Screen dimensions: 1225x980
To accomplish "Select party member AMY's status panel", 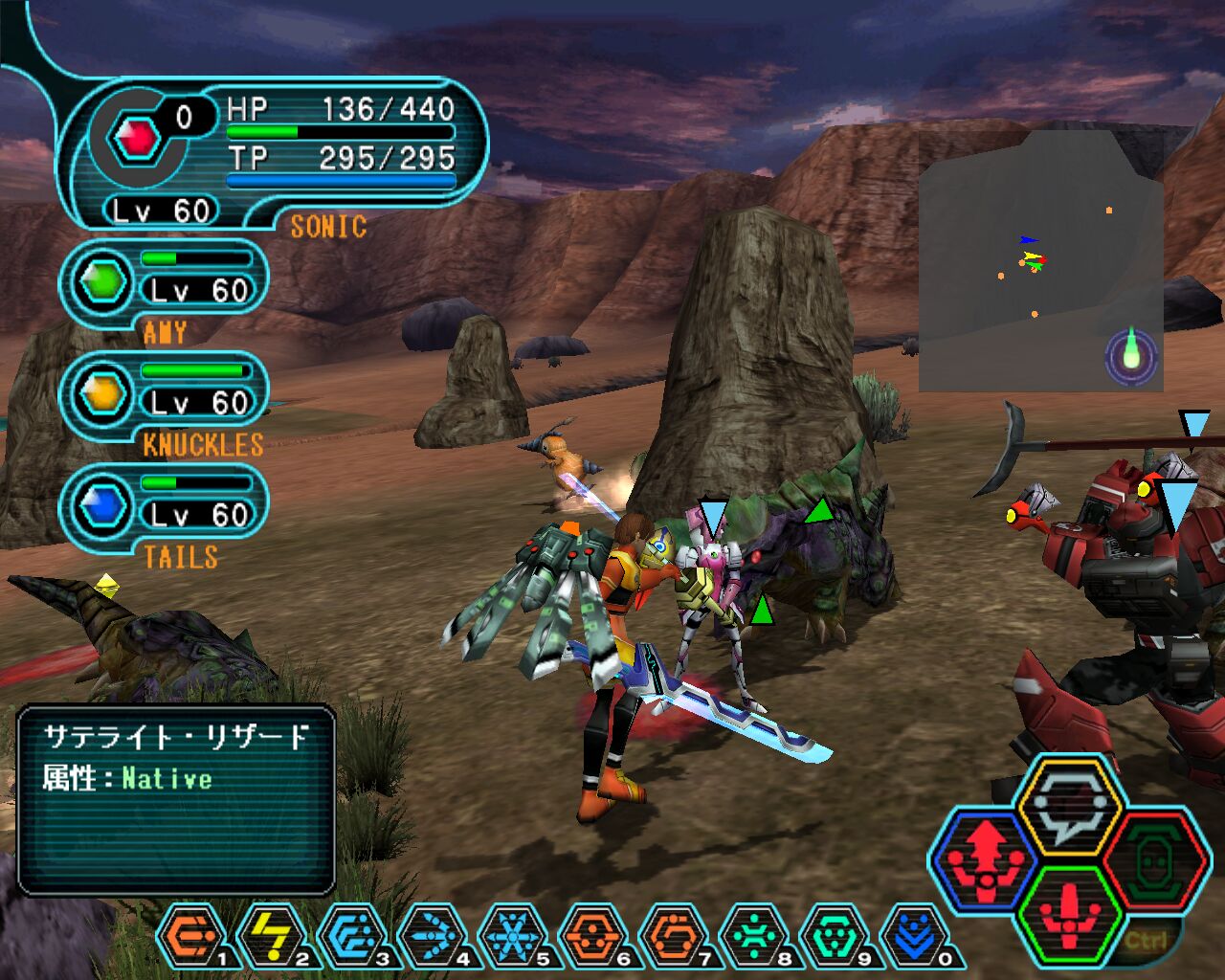I will (165, 284).
